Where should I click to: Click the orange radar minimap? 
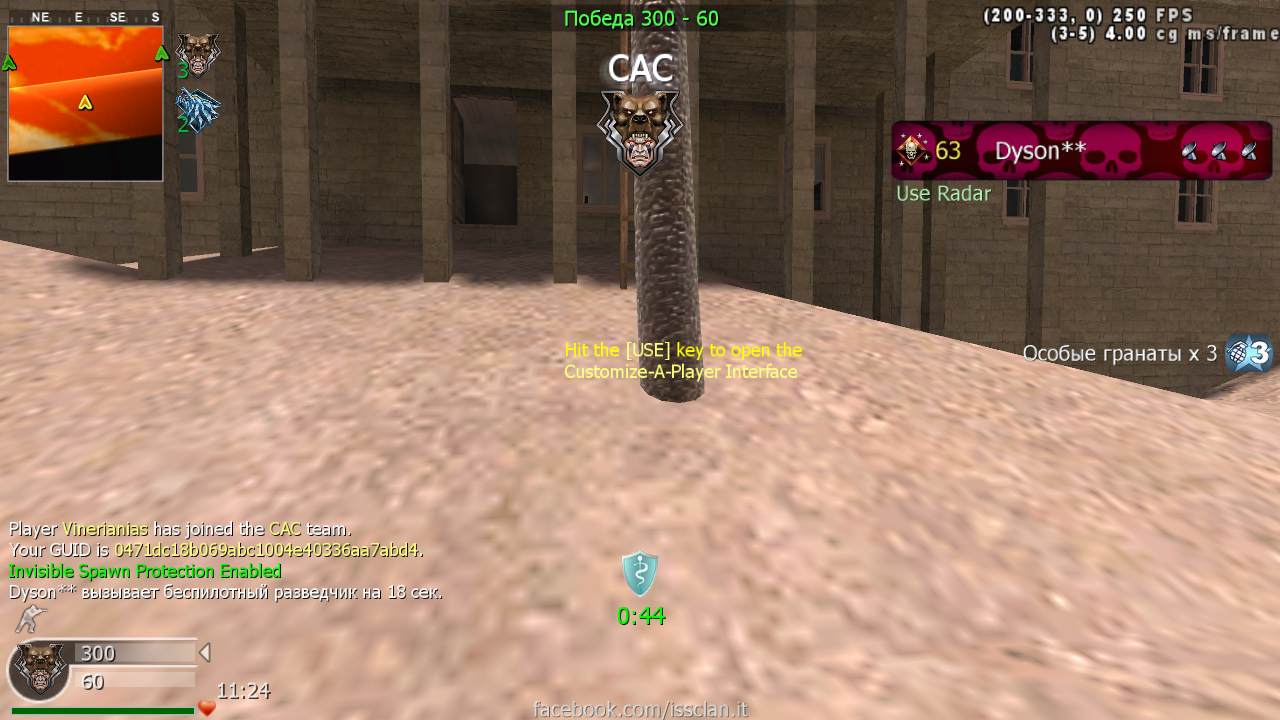point(85,103)
